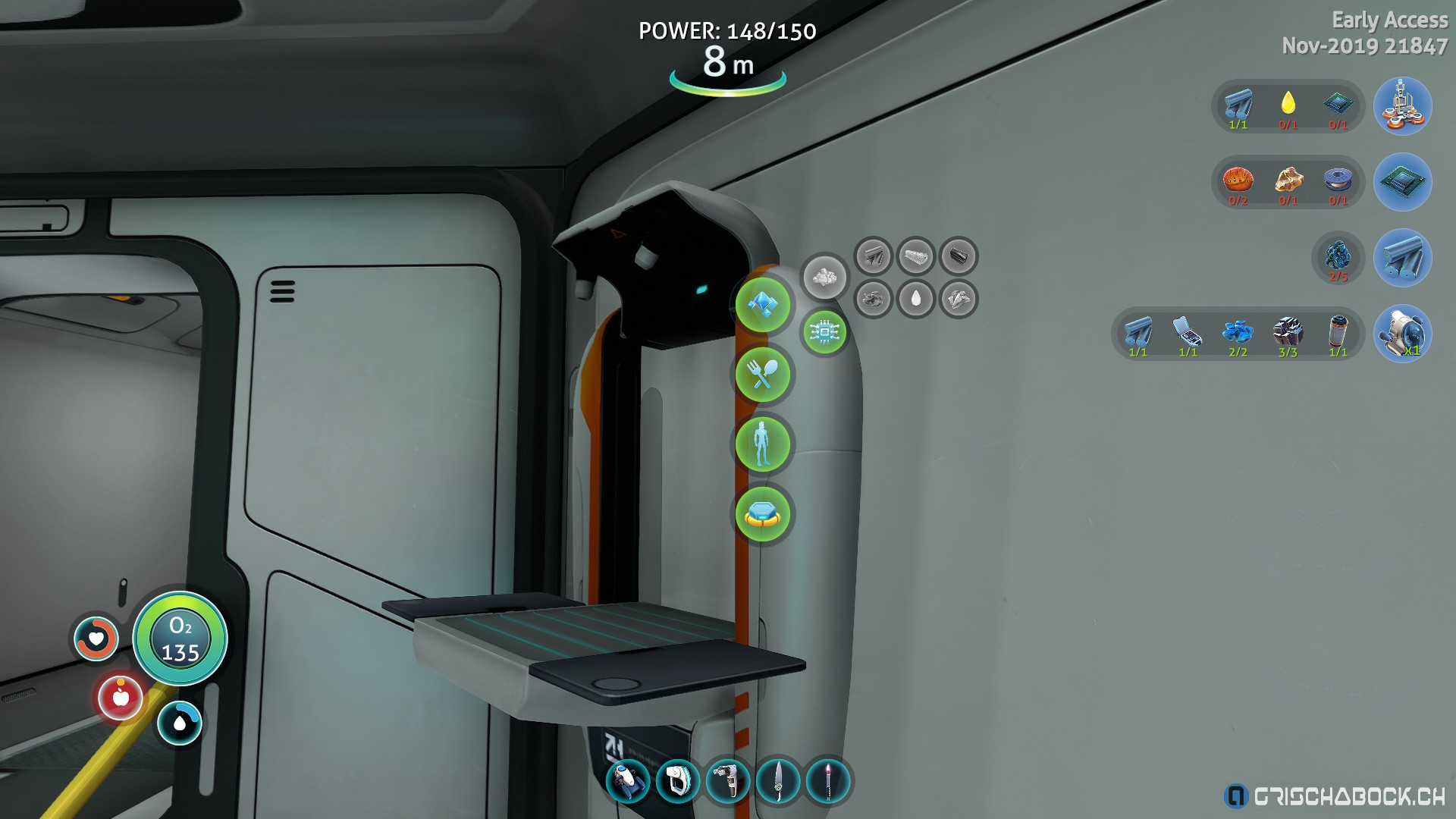The height and width of the screenshot is (819, 1456).
Task: Open the Sustenance fork and spoon category
Action: [x=763, y=375]
